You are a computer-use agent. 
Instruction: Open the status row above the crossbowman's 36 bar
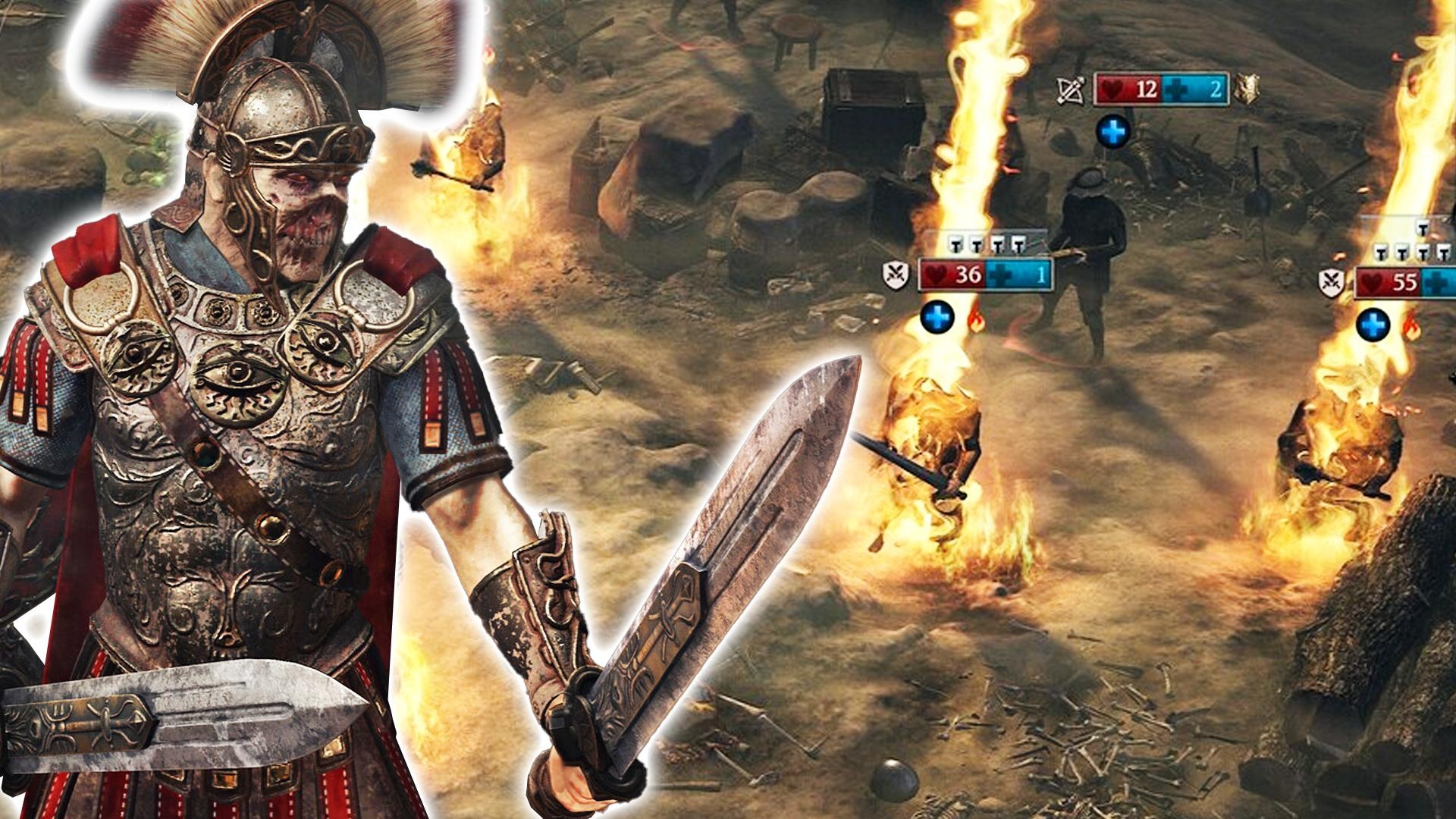(986, 244)
